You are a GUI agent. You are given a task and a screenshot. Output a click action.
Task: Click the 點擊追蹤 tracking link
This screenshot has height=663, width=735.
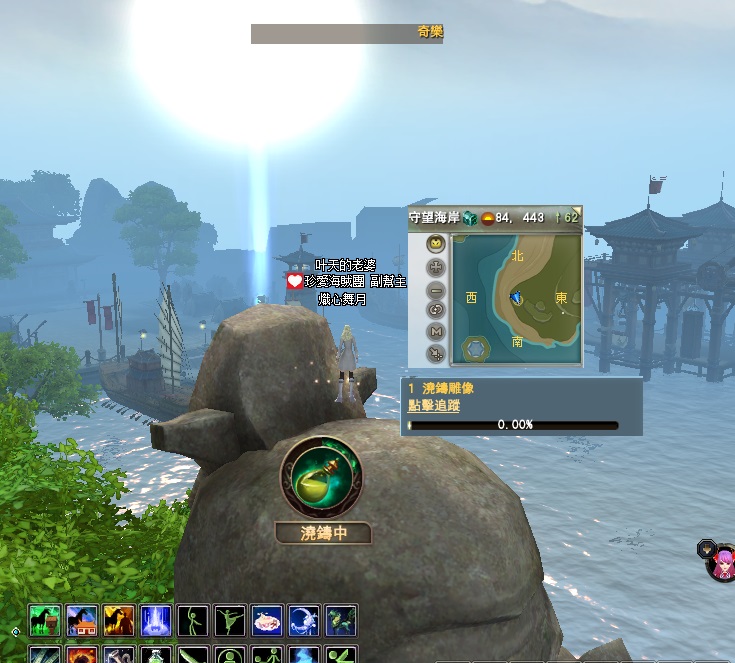[x=429, y=405]
